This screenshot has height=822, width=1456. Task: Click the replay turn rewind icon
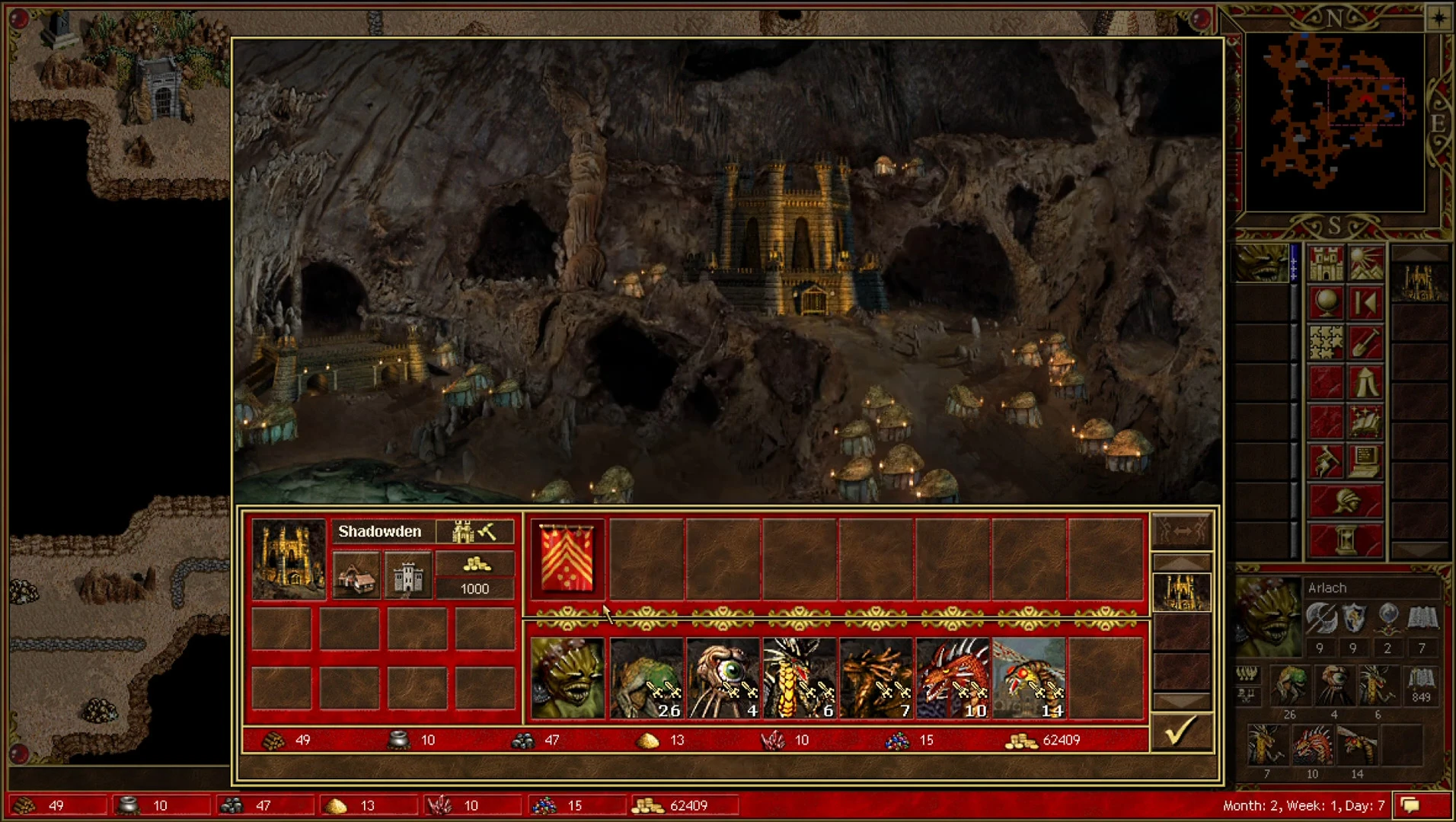(1366, 302)
